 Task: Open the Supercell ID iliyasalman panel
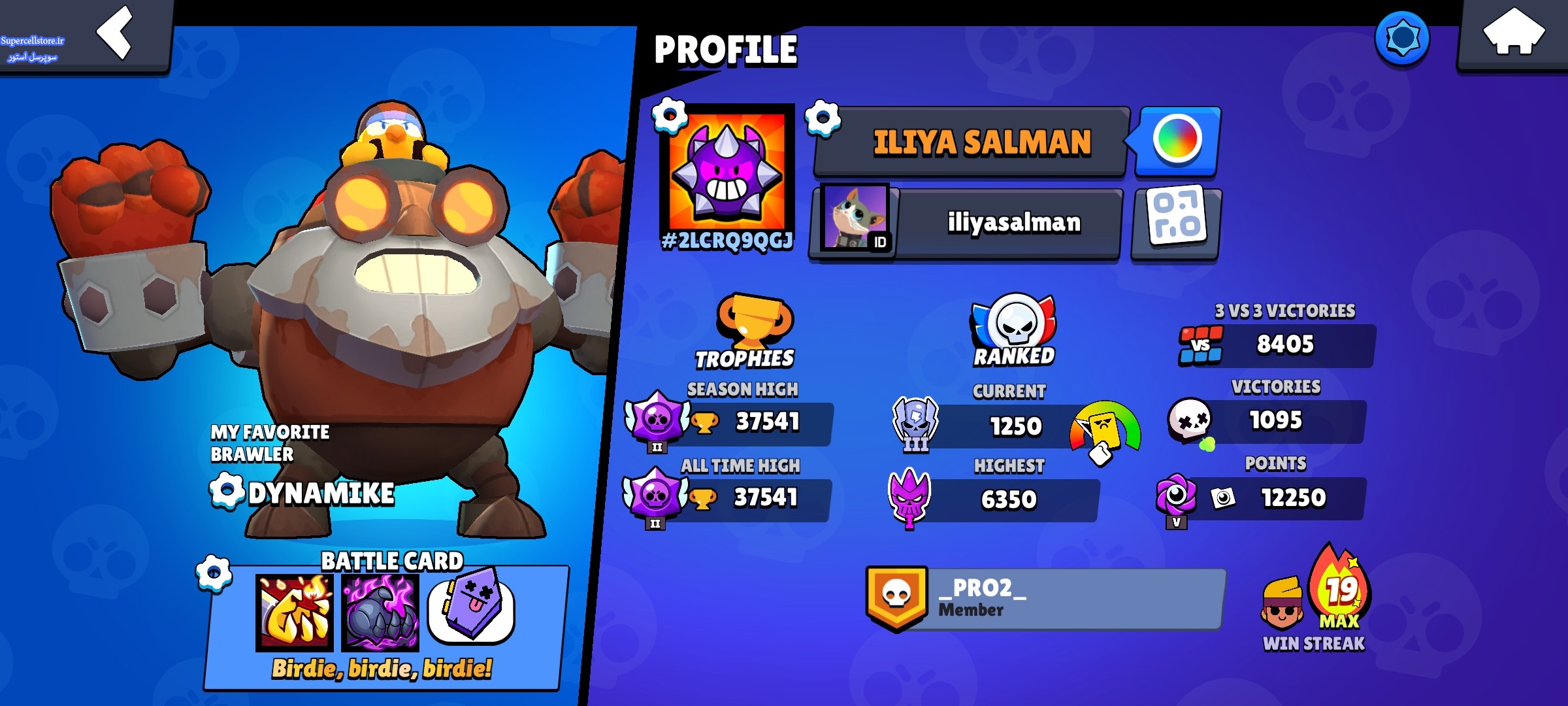[x=966, y=223]
